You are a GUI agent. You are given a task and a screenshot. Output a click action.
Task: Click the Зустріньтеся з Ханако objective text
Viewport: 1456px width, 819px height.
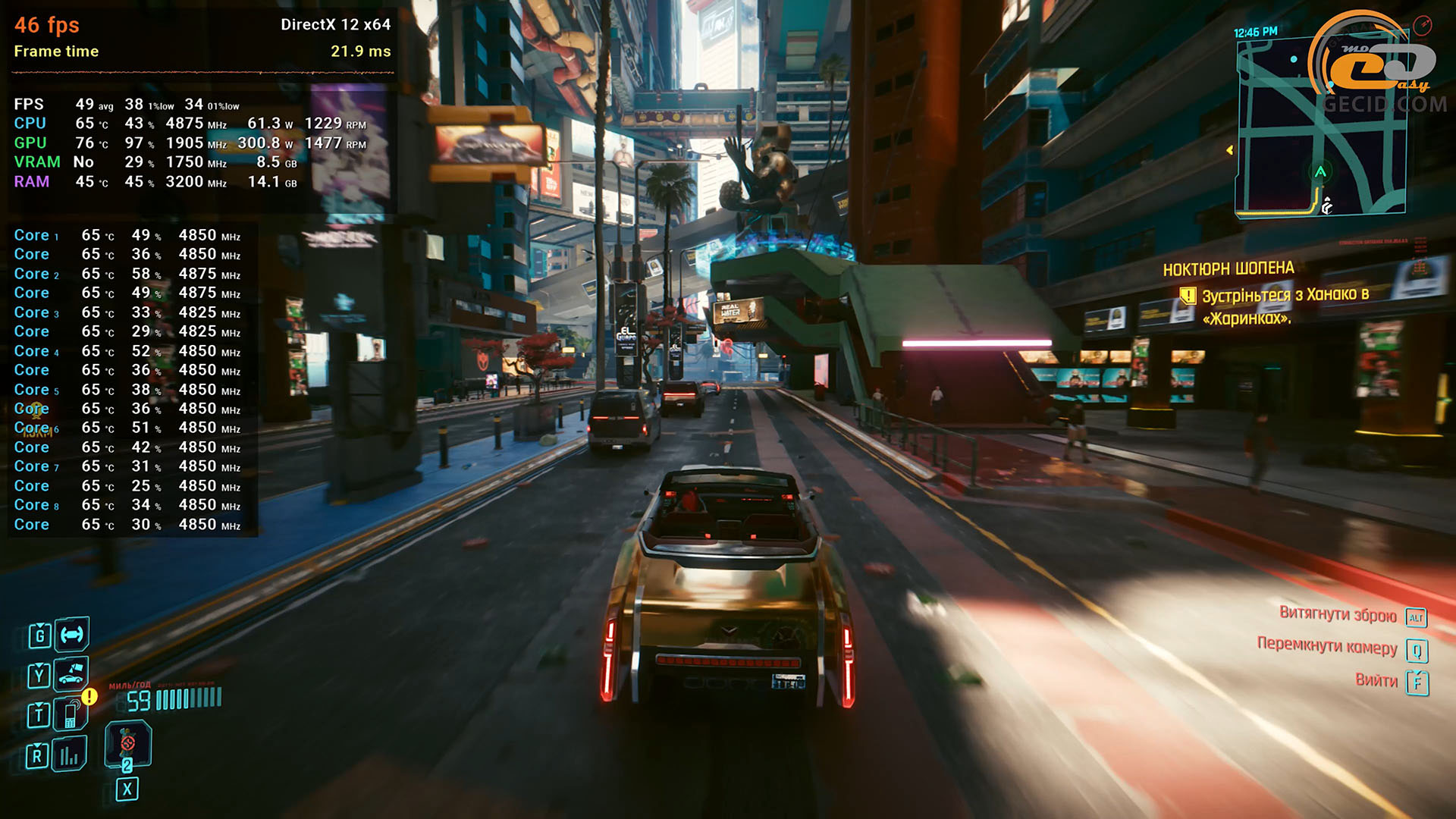(1285, 306)
